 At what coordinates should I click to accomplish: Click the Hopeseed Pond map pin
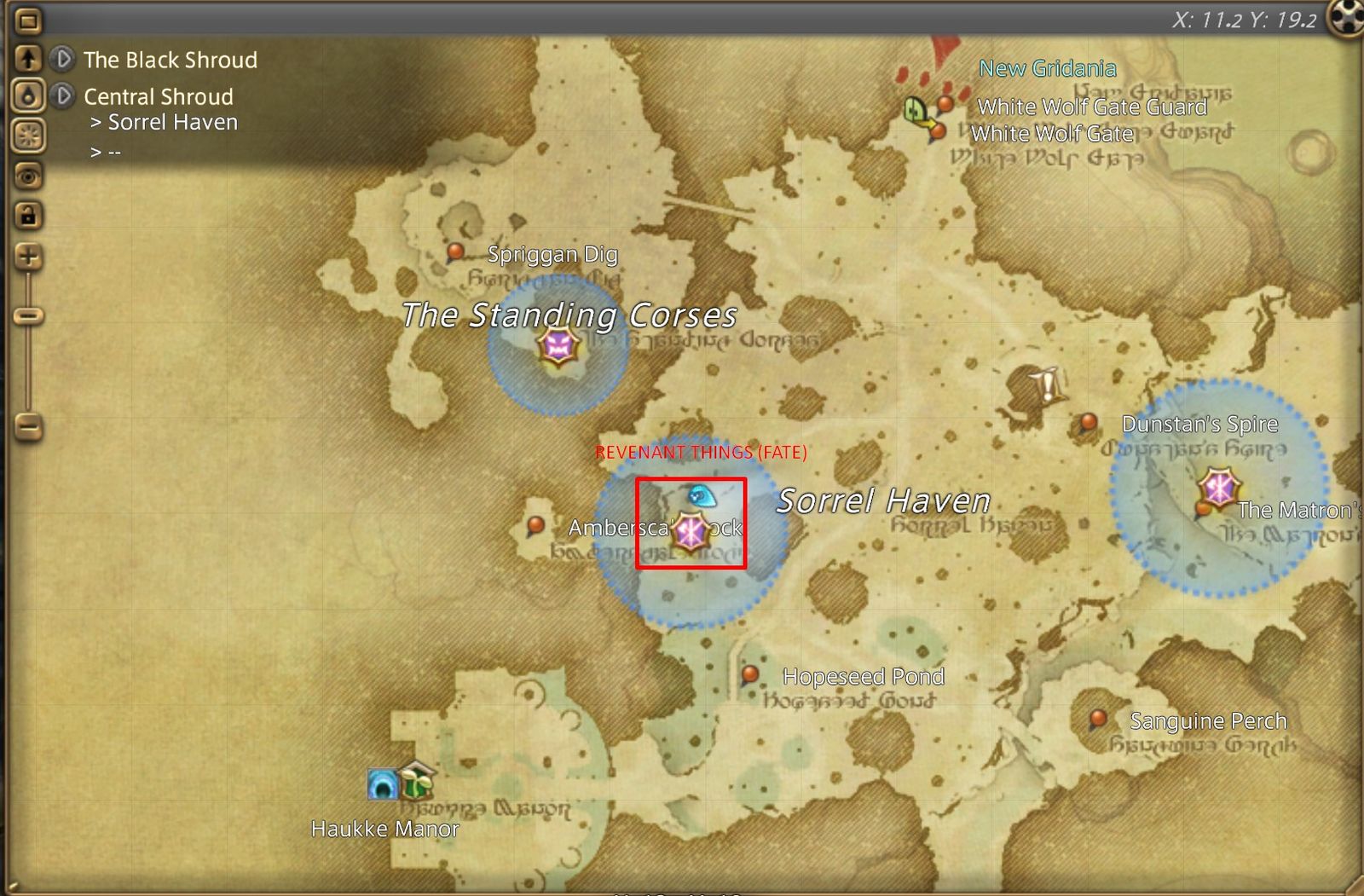click(750, 674)
